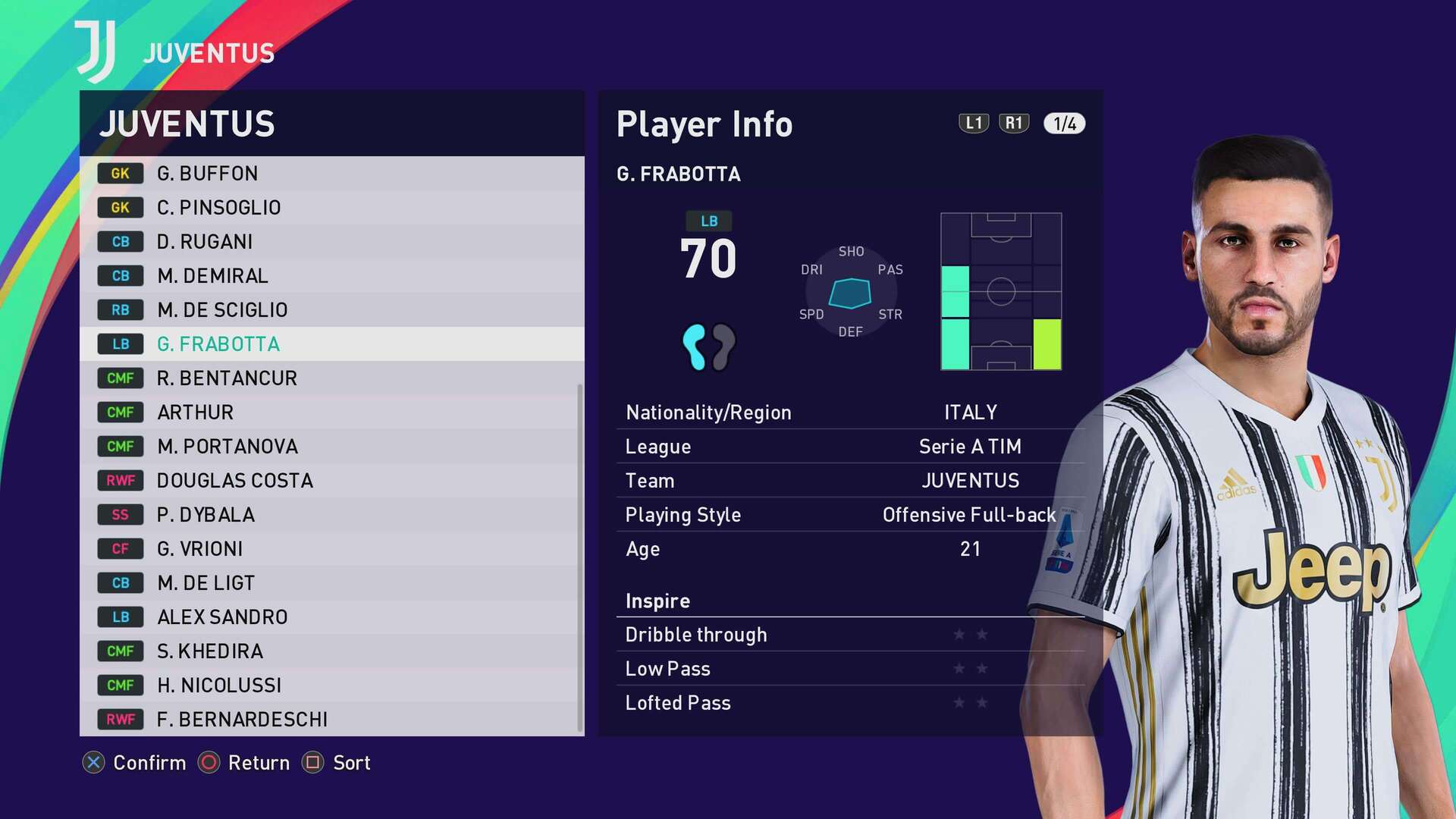1456x819 pixels.
Task: Click the stats radar chart
Action: tap(849, 292)
